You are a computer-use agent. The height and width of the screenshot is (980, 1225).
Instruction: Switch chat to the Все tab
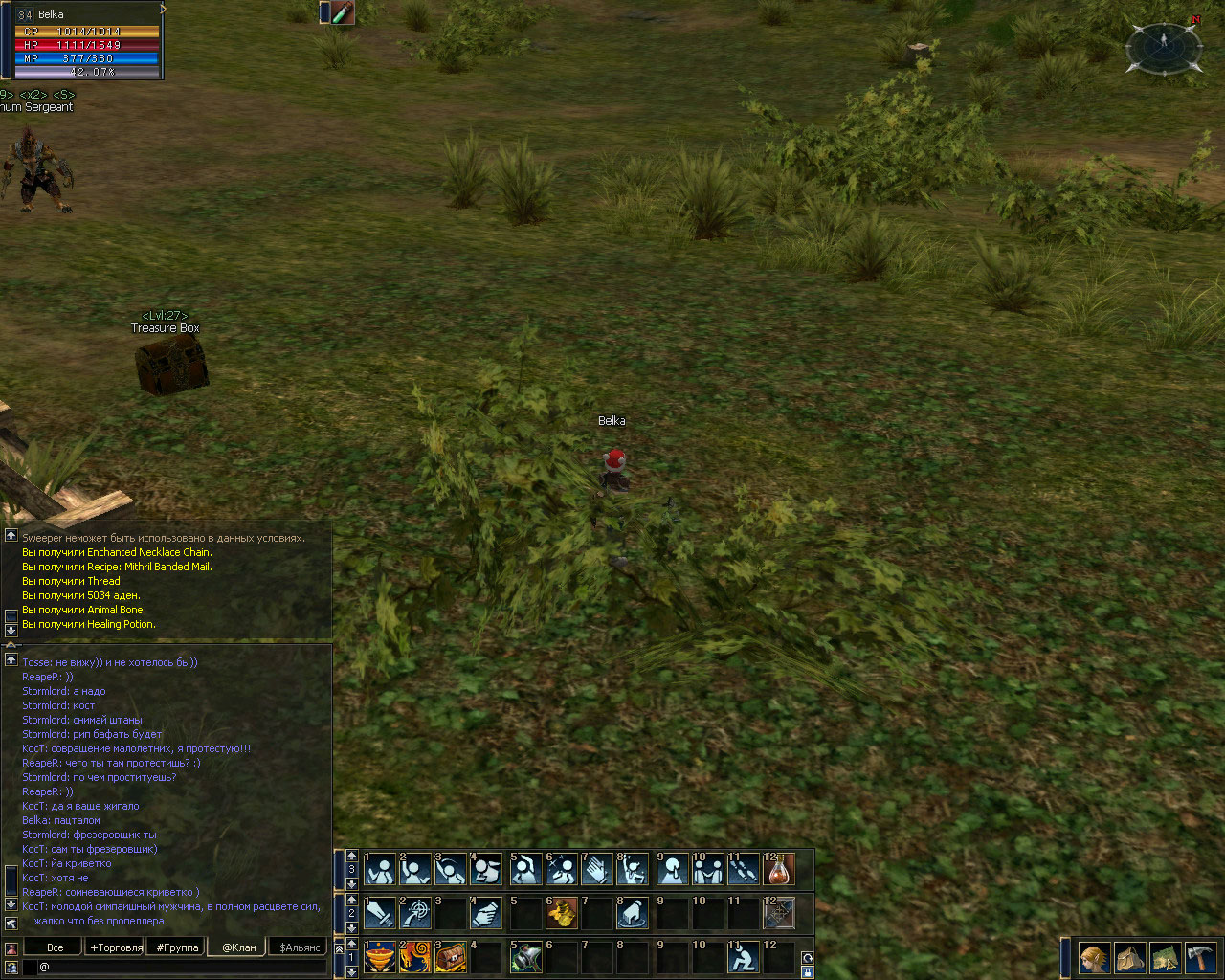(x=56, y=947)
